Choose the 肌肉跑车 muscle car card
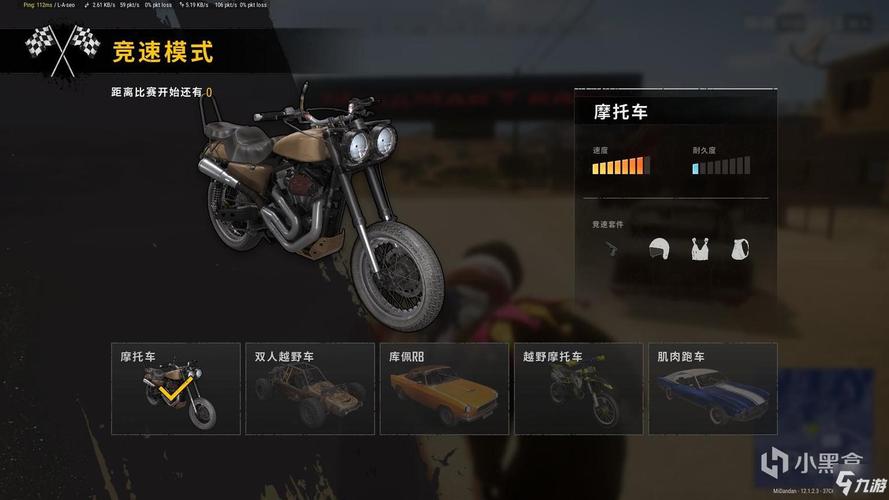 coord(713,388)
